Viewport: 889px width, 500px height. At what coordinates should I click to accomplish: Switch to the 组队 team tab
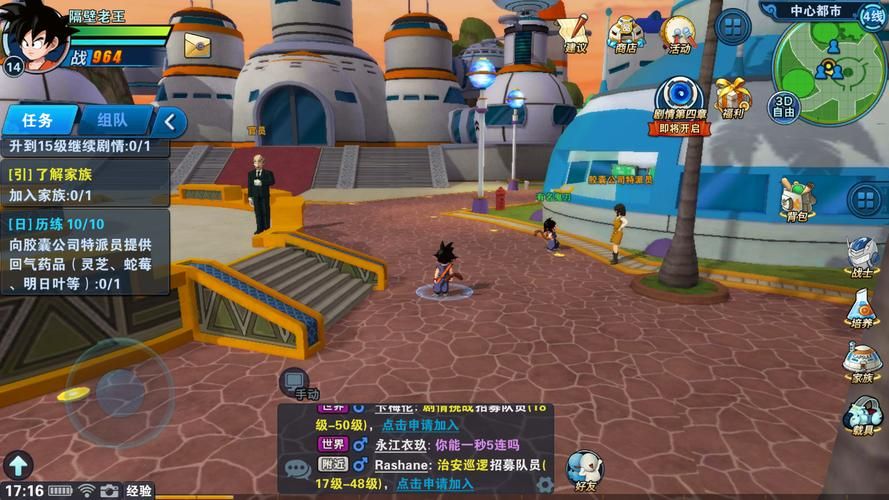pos(111,121)
